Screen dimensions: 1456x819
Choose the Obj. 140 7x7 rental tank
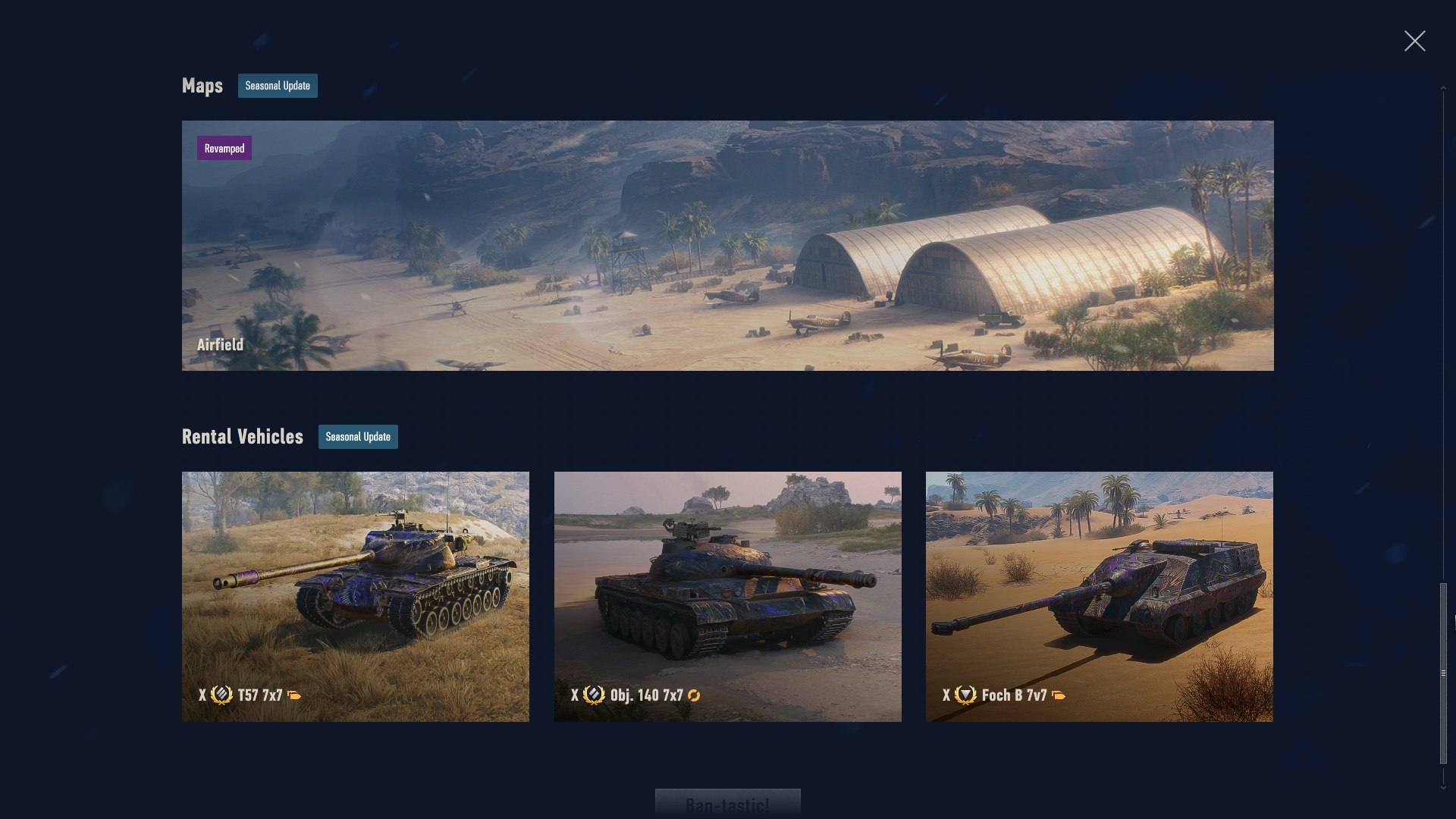click(727, 596)
